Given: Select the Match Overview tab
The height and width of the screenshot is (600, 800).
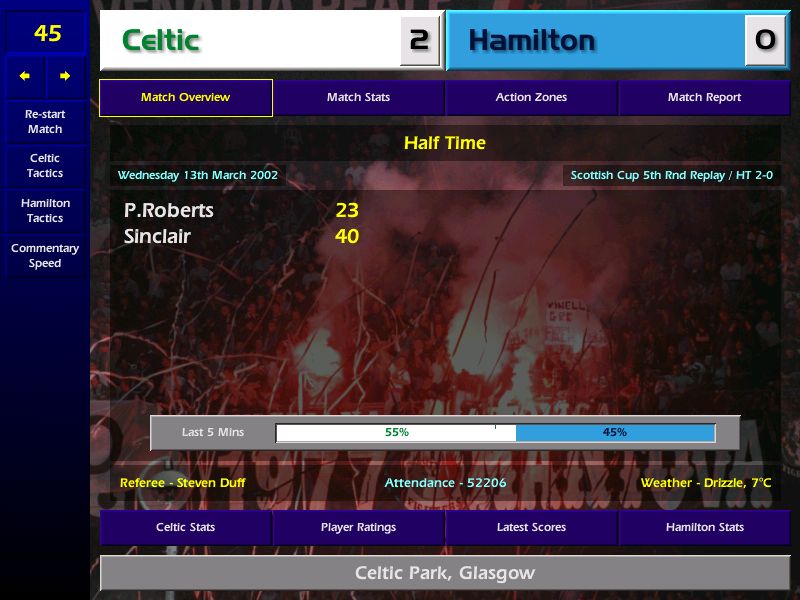Looking at the screenshot, I should click(186, 98).
